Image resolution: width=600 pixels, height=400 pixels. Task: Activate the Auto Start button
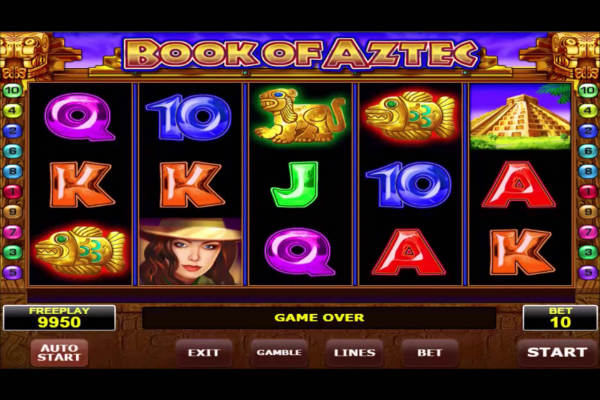coord(59,353)
